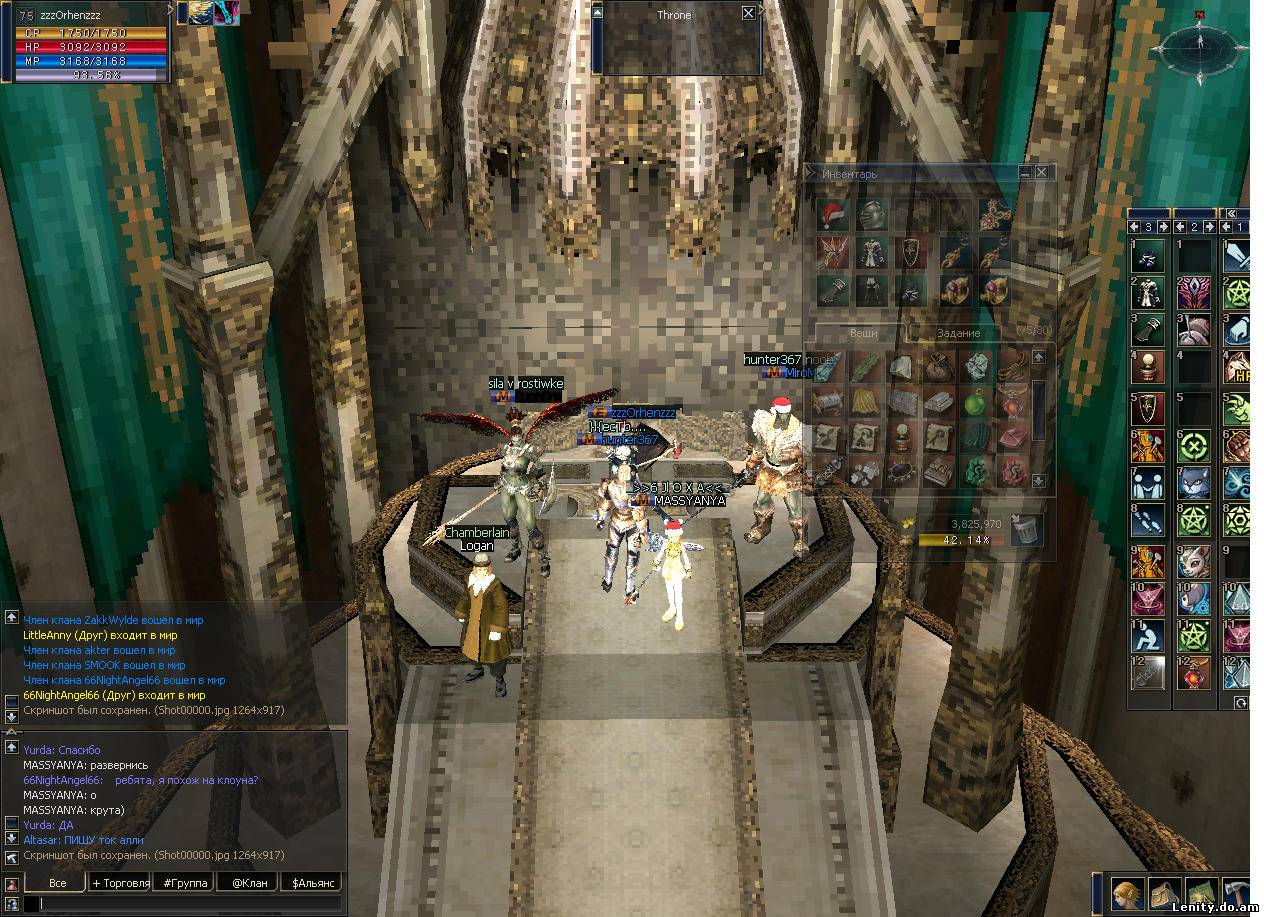Select the Вещи items tab
1264x917 pixels.
pyautogui.click(x=864, y=333)
